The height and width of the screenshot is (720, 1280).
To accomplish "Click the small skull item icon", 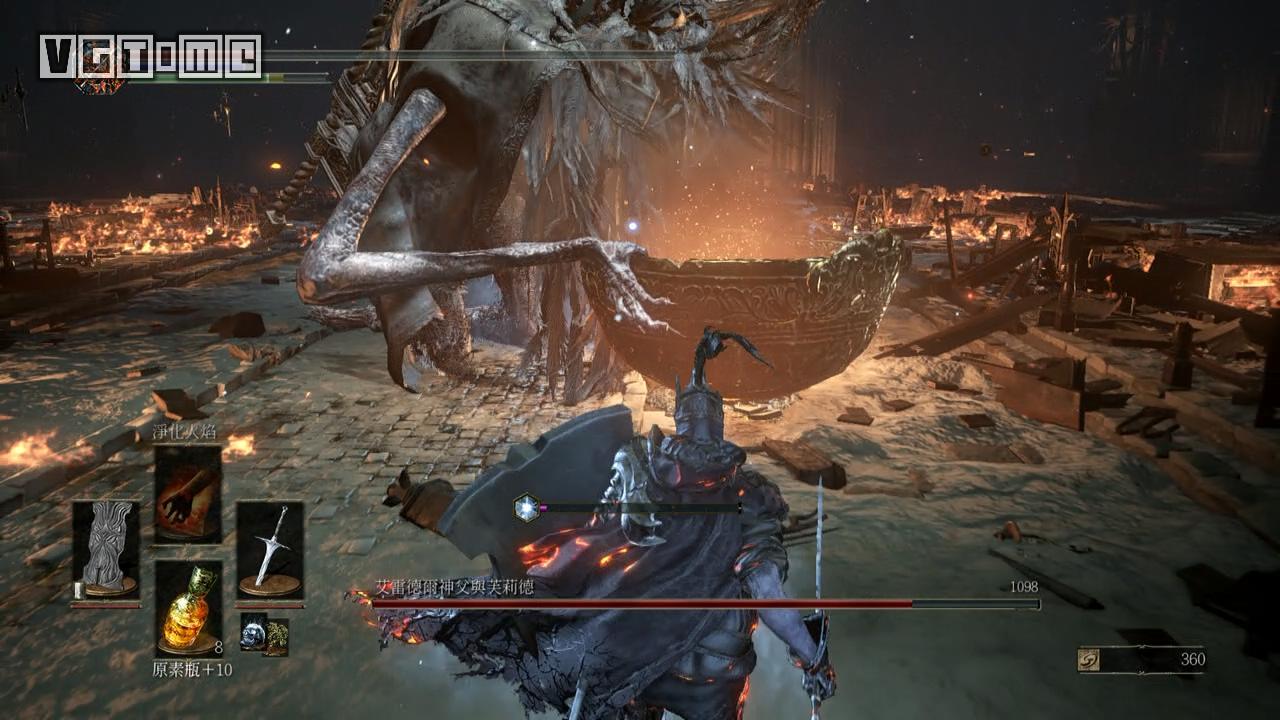I will click(253, 632).
